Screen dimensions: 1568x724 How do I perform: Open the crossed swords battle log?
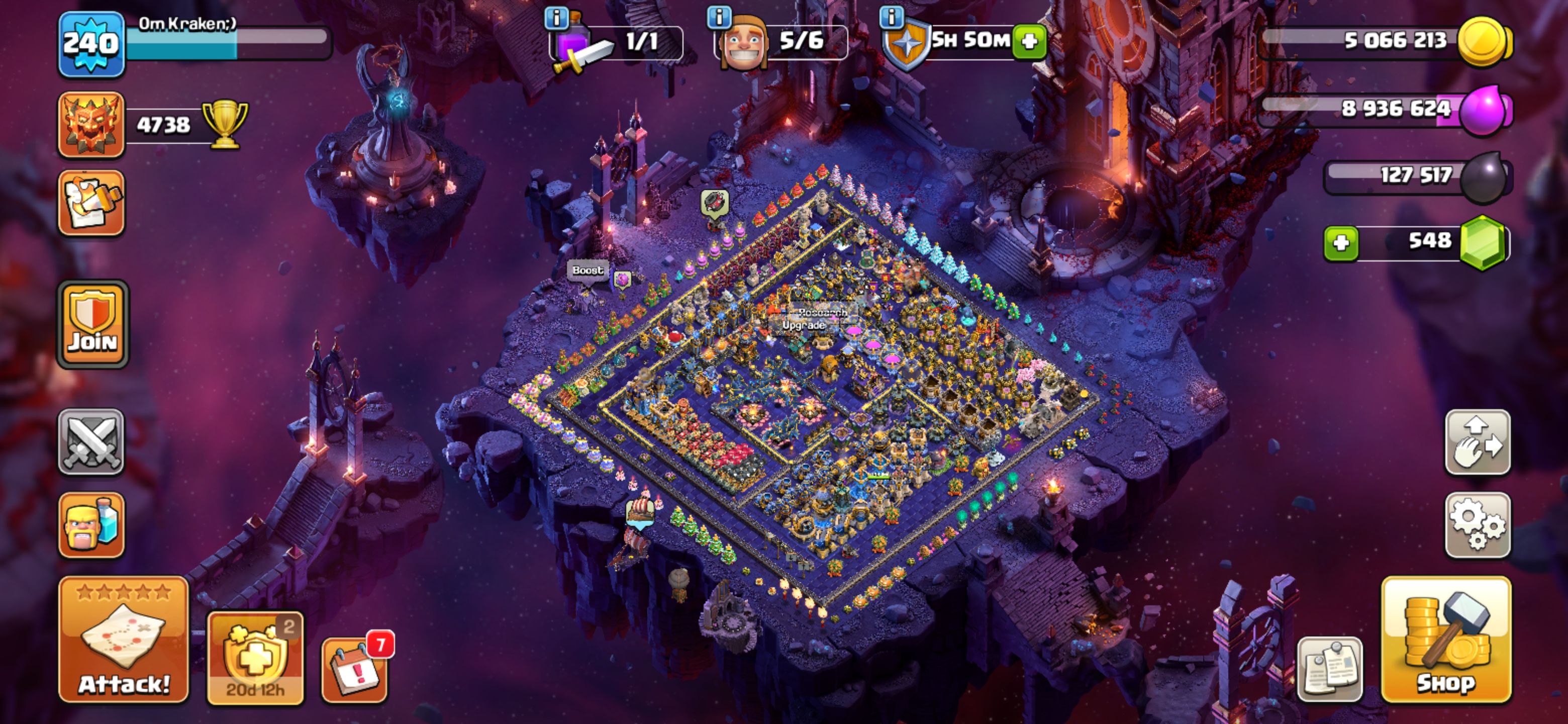point(91,441)
